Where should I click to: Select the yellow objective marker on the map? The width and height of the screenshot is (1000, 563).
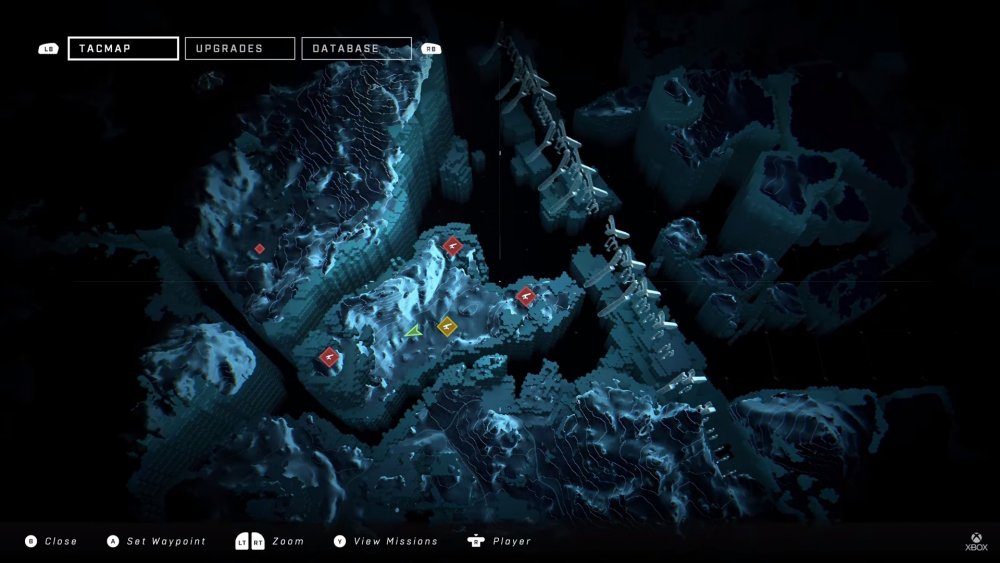[x=447, y=325]
